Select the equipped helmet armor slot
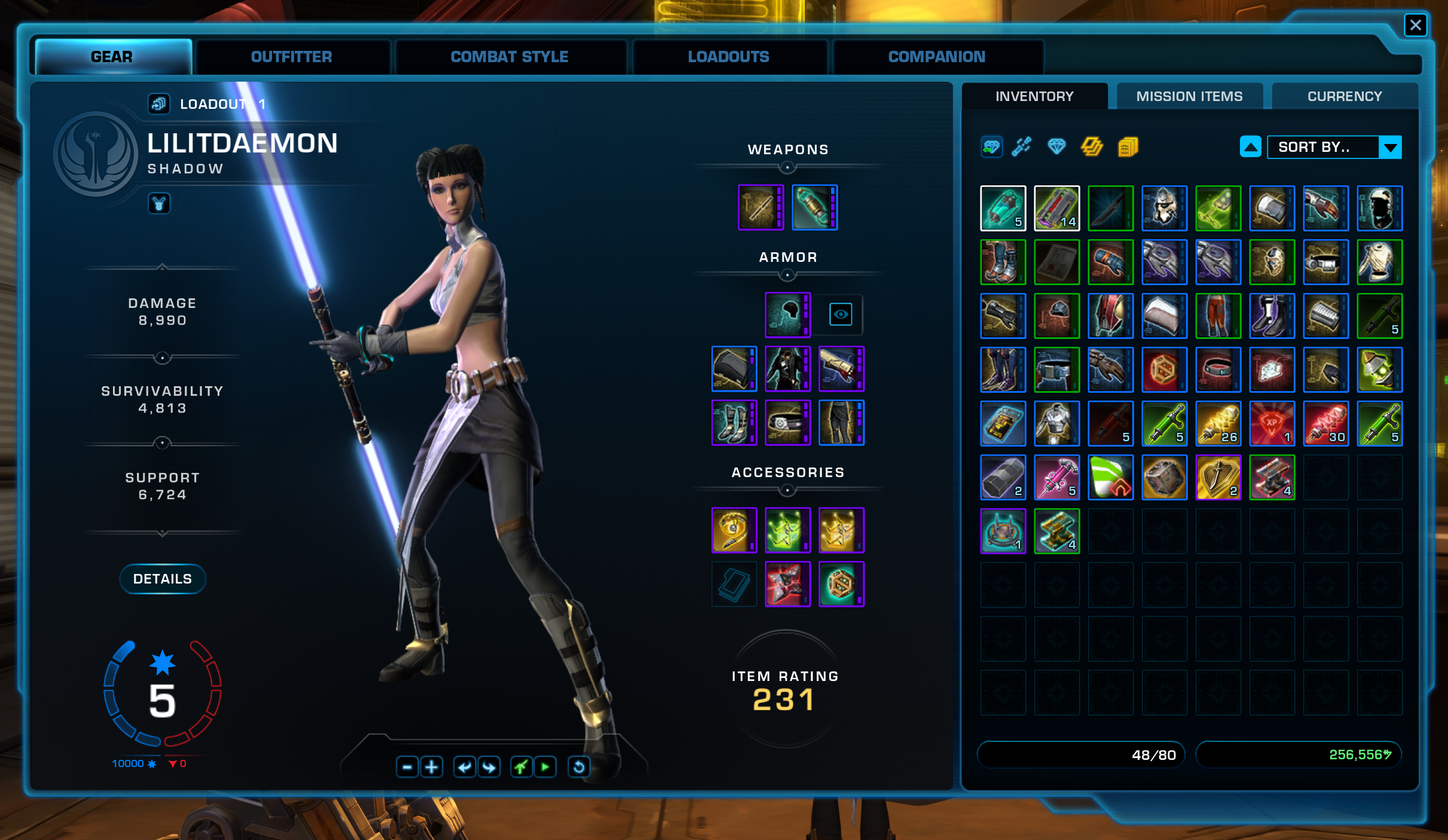This screenshot has height=840, width=1448. (787, 315)
